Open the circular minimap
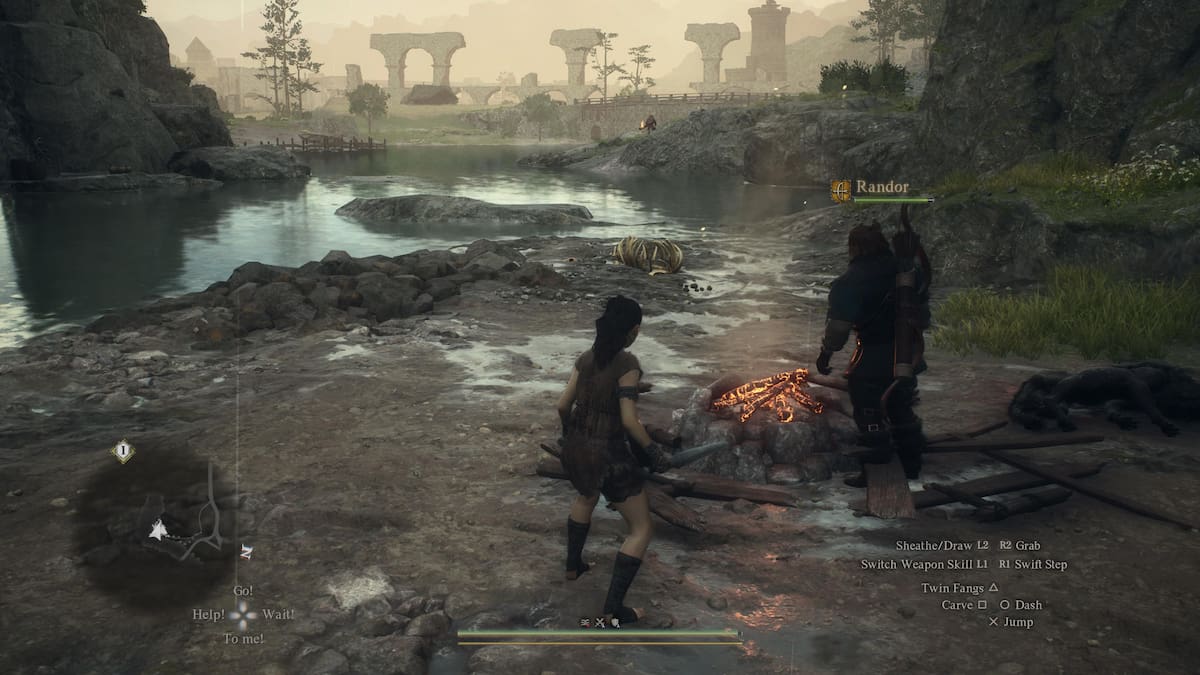 click(155, 526)
